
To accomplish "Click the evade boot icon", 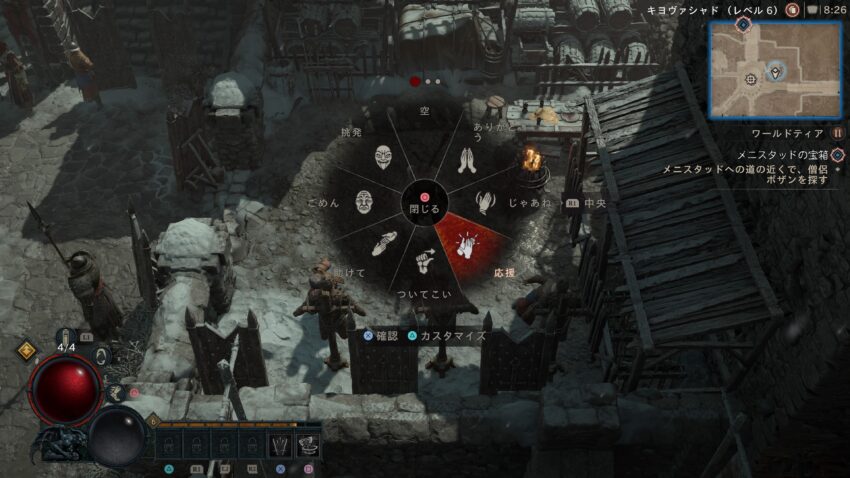I will coord(117,395).
